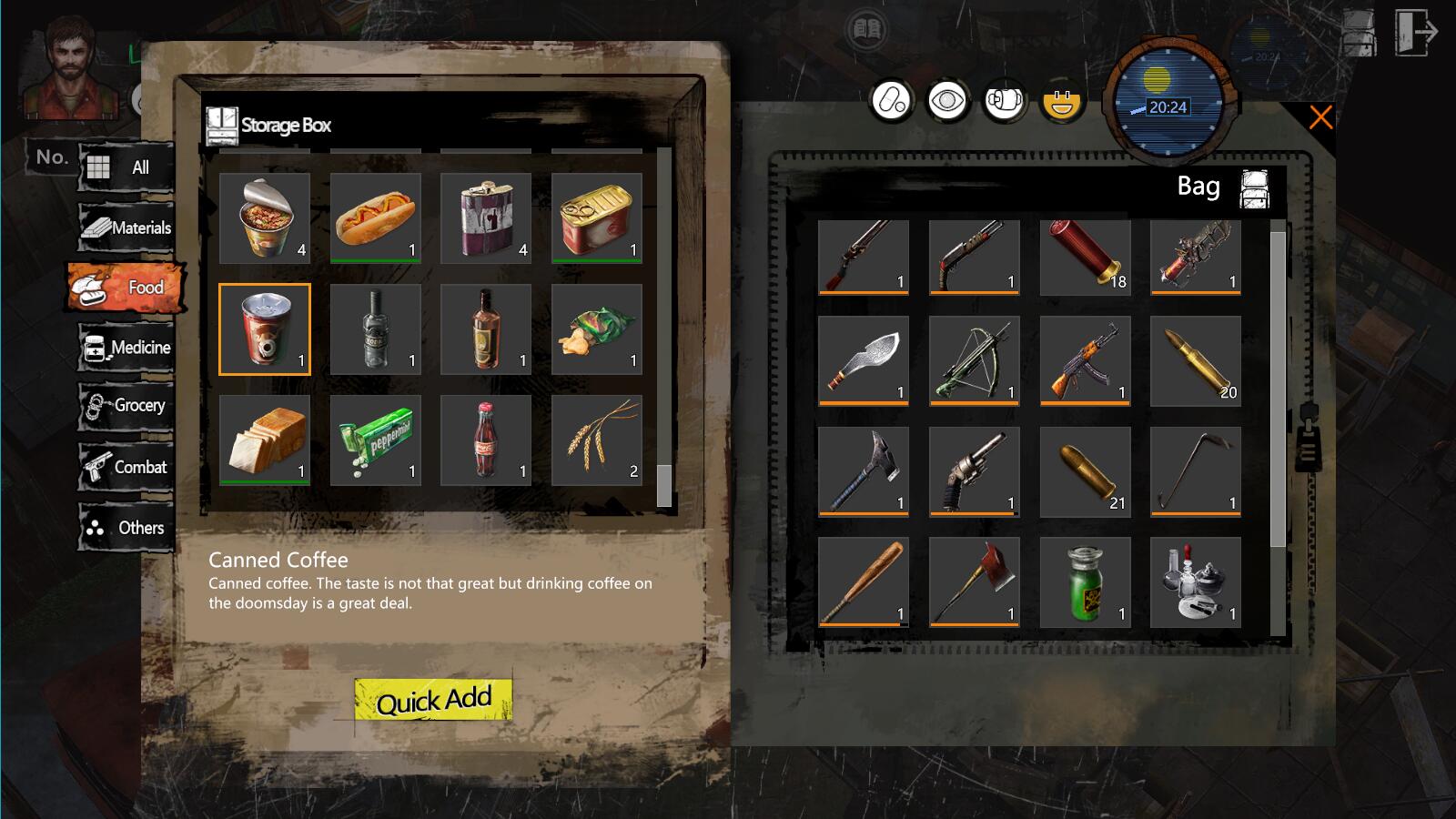Open the Medicine category
Screen dimensions: 1456x819
pyautogui.click(x=126, y=348)
